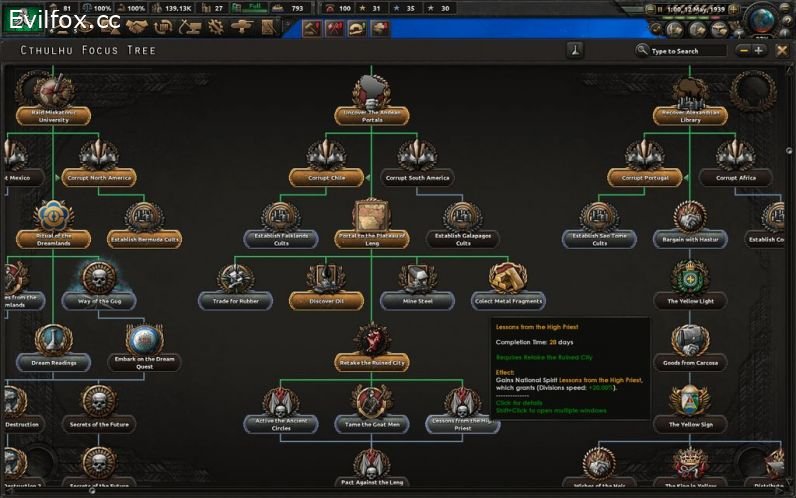Select the Retake the Ruined City focus
This screenshot has width=796, height=498.
point(371,362)
